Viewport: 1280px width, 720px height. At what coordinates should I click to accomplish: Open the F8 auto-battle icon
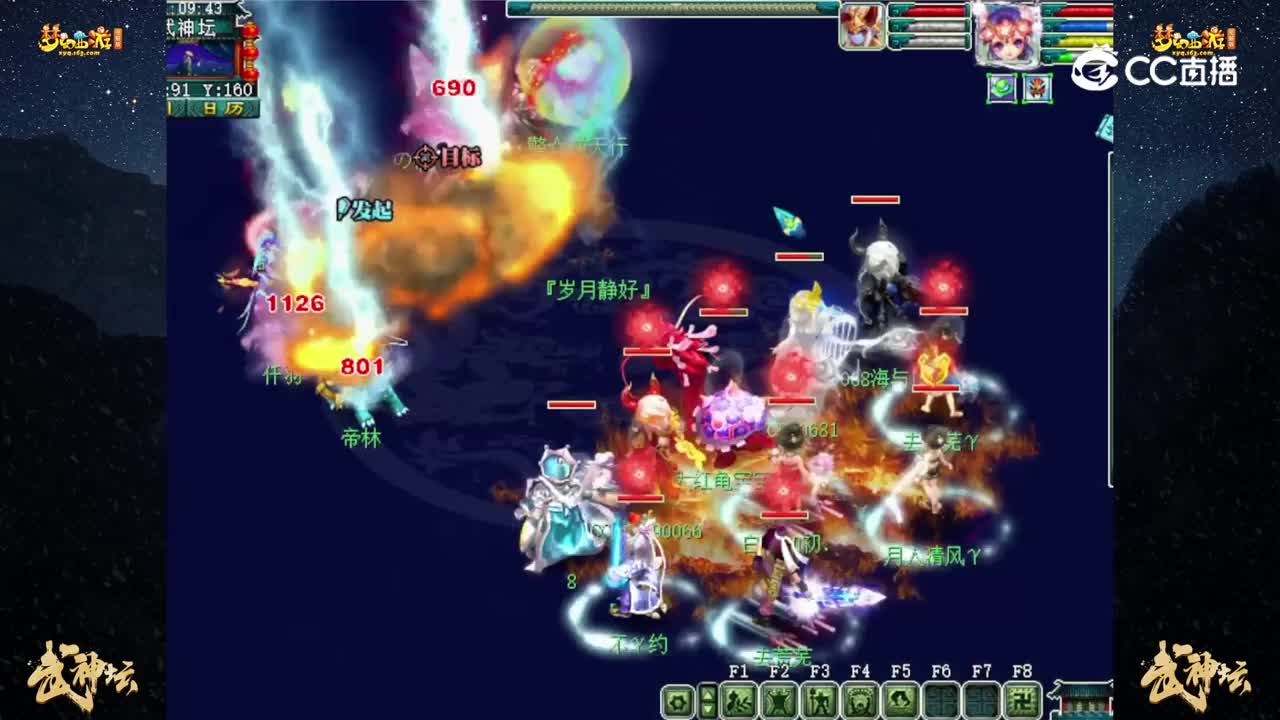[1023, 702]
